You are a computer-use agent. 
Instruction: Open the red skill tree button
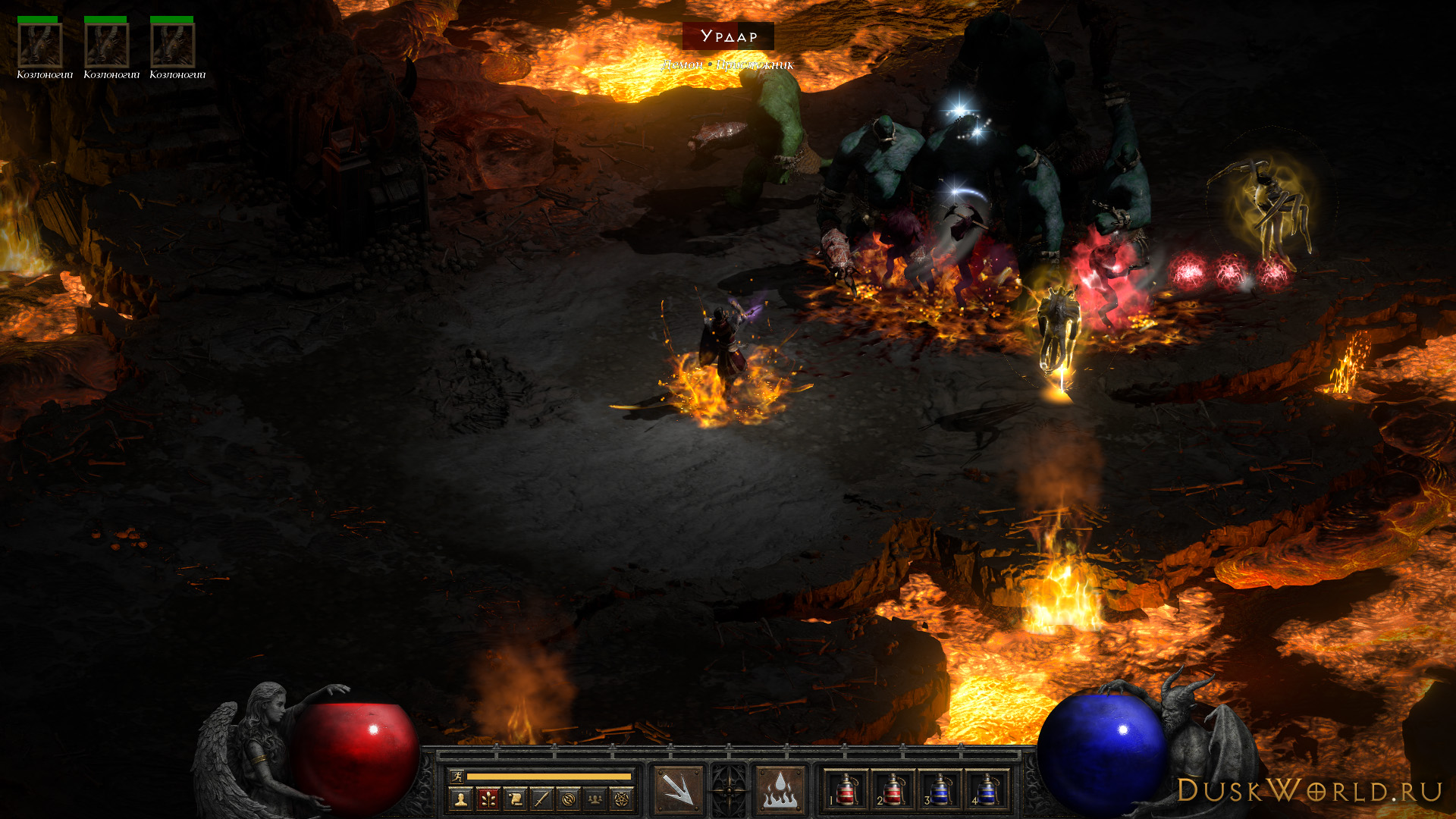pos(488,799)
